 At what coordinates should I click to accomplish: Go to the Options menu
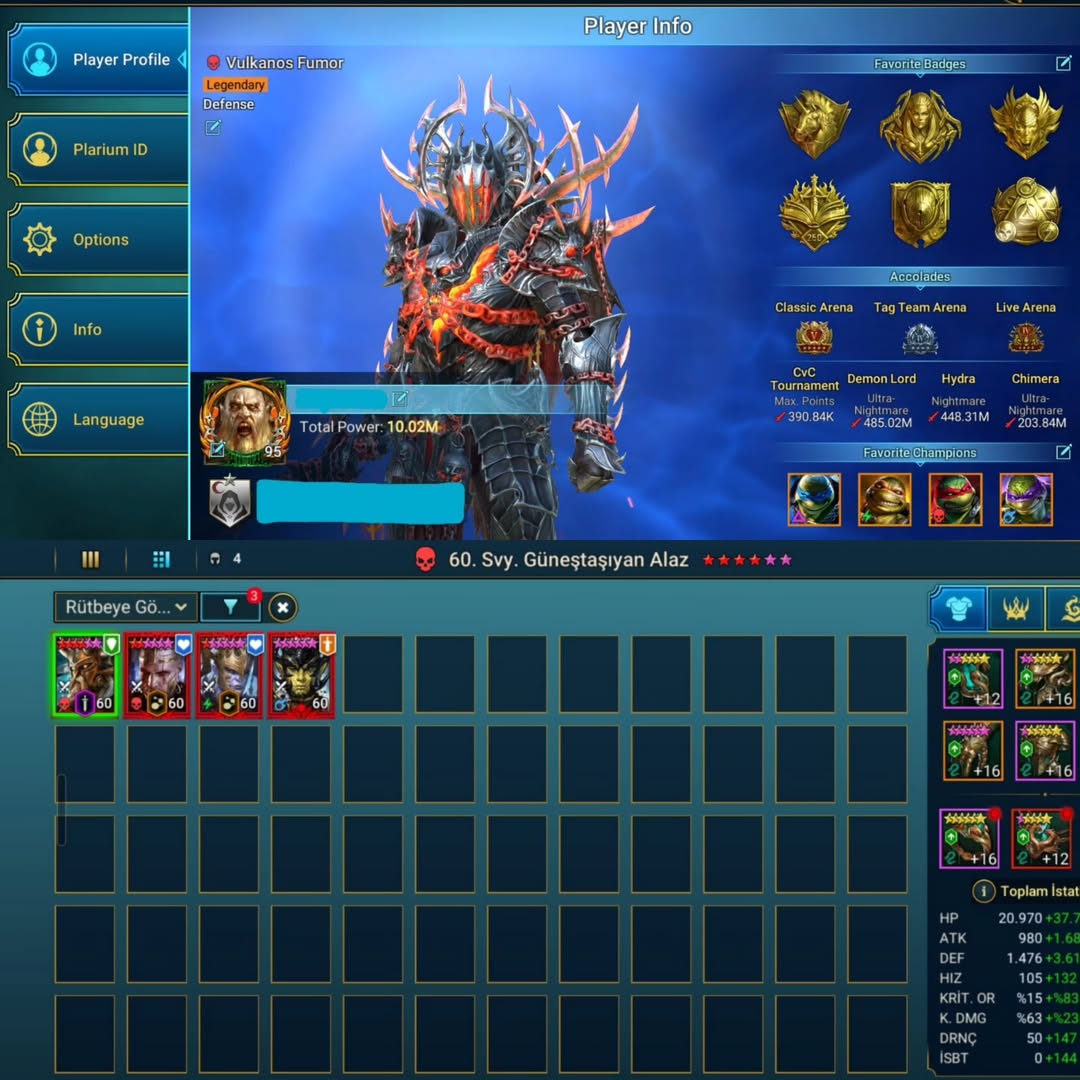[98, 240]
